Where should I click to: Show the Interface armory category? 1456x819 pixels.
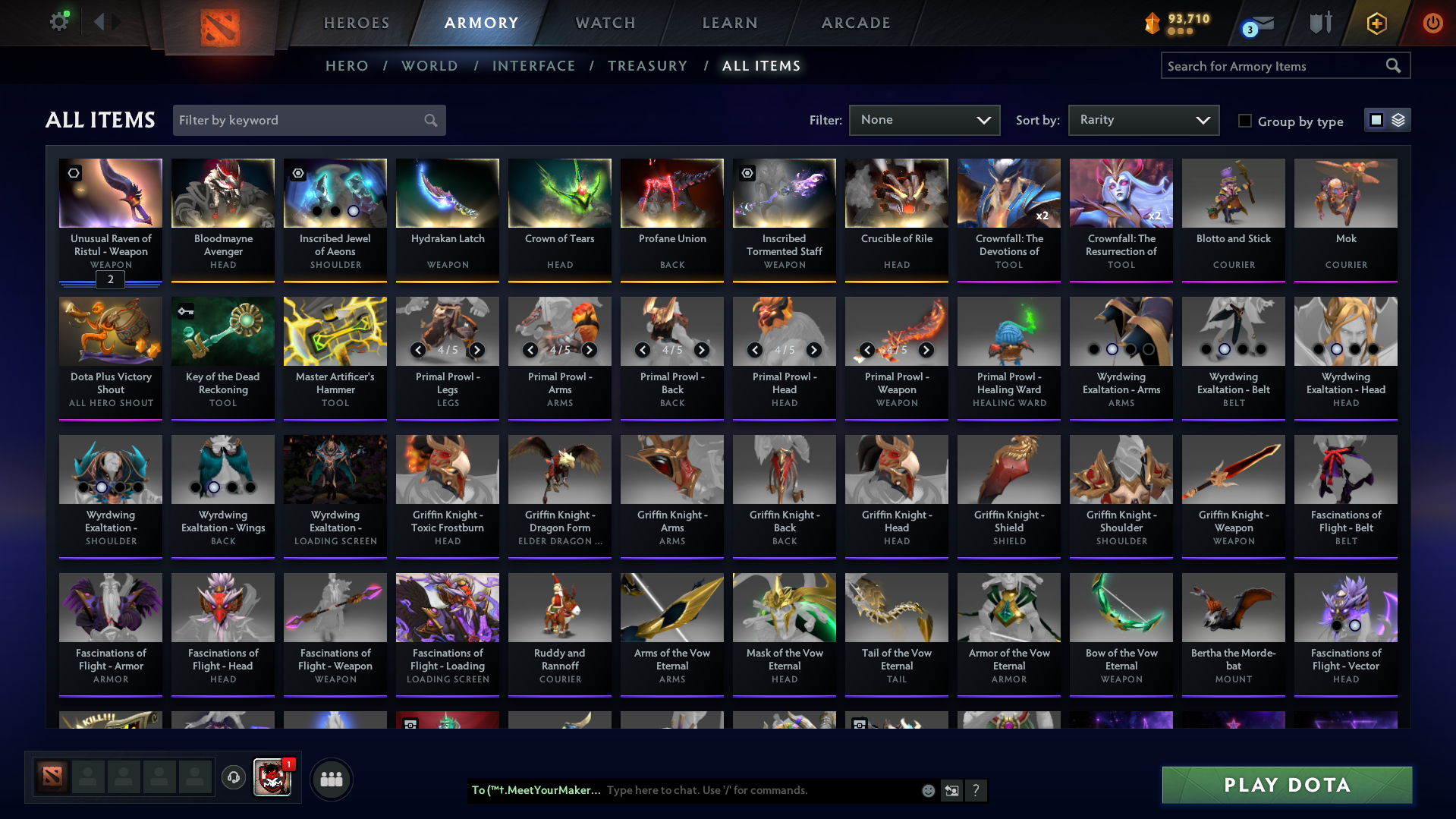click(x=533, y=66)
